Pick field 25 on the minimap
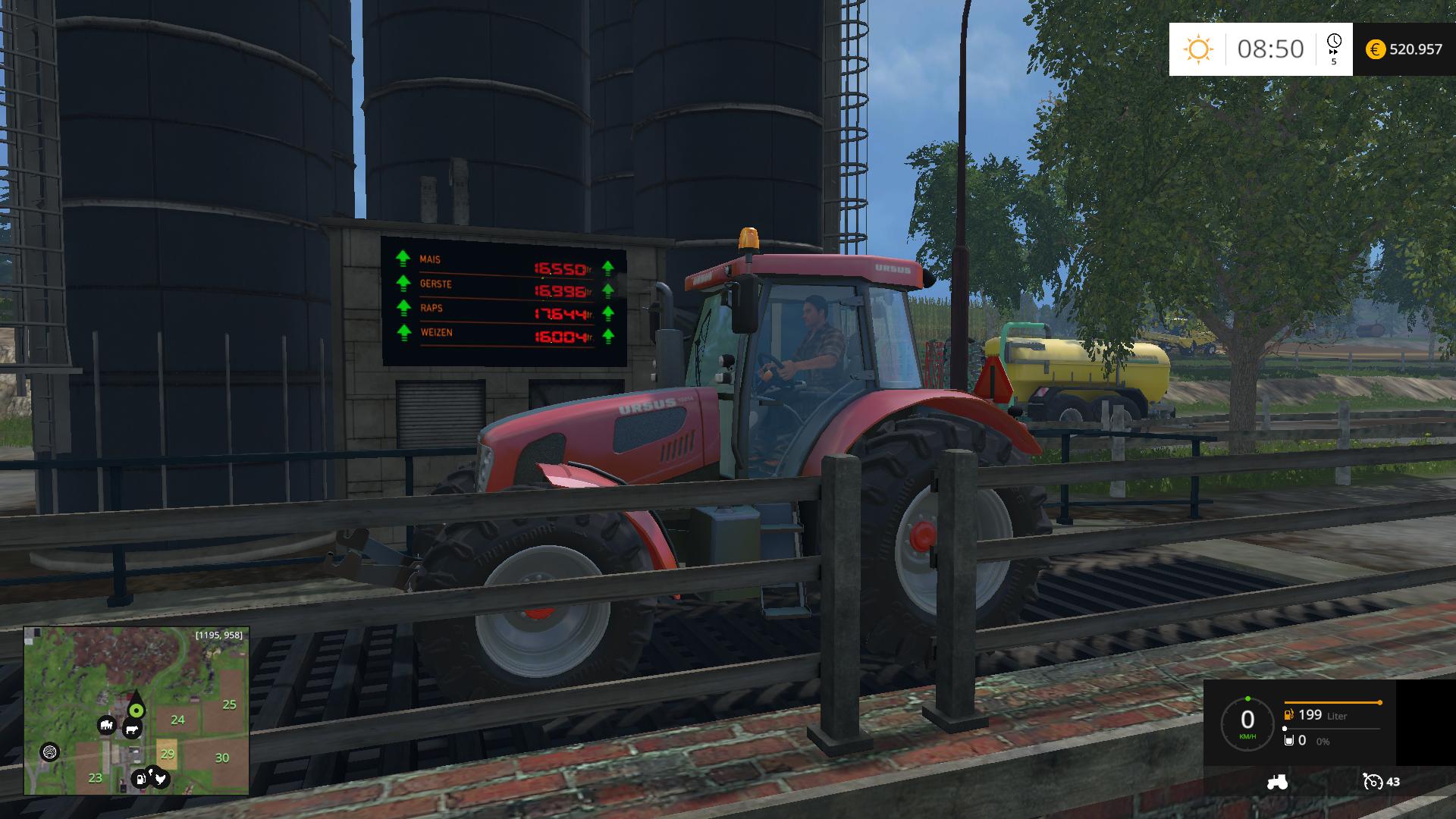1456x819 pixels. tap(229, 704)
